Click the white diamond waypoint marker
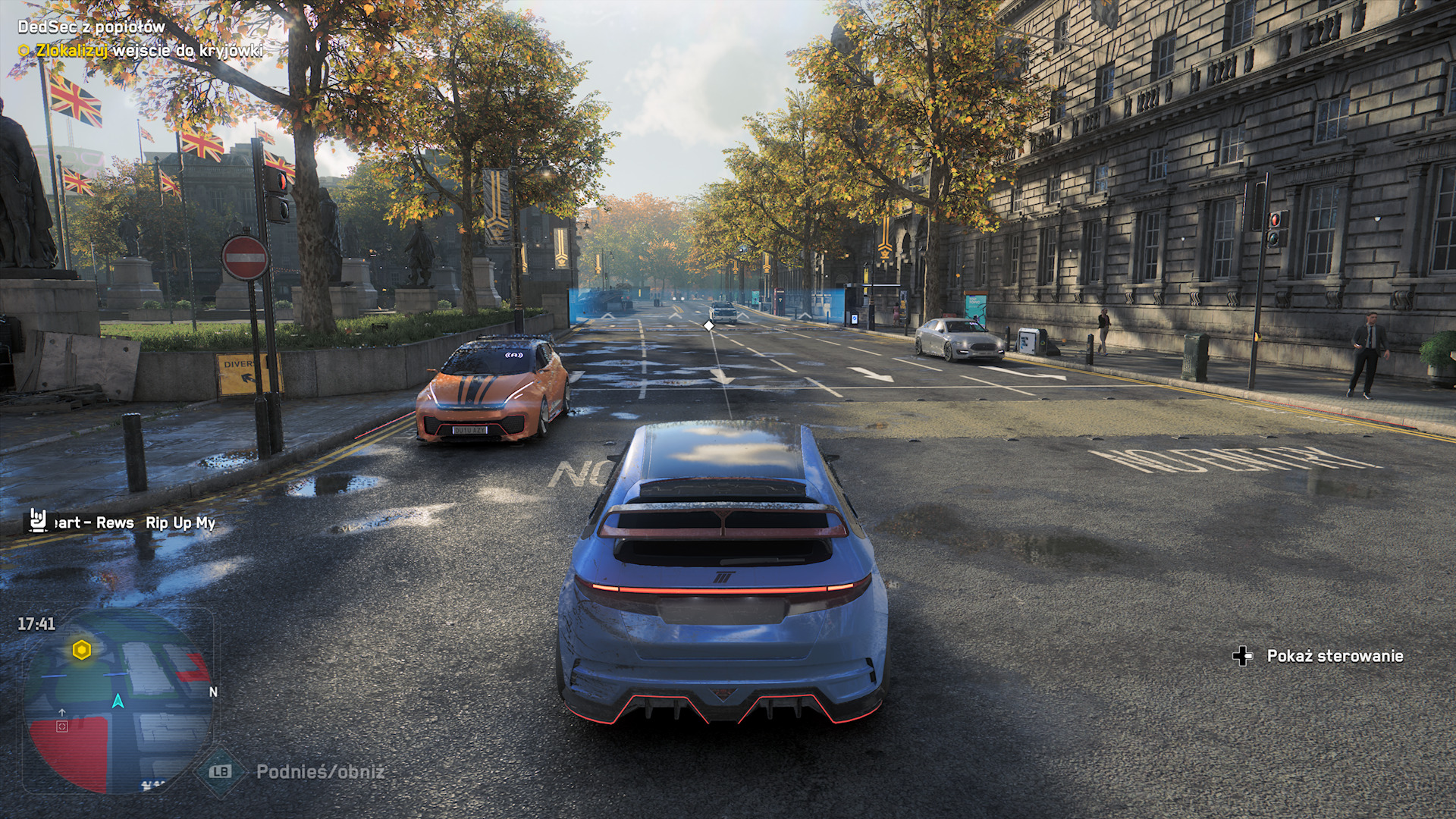This screenshot has width=1456, height=819. click(708, 325)
